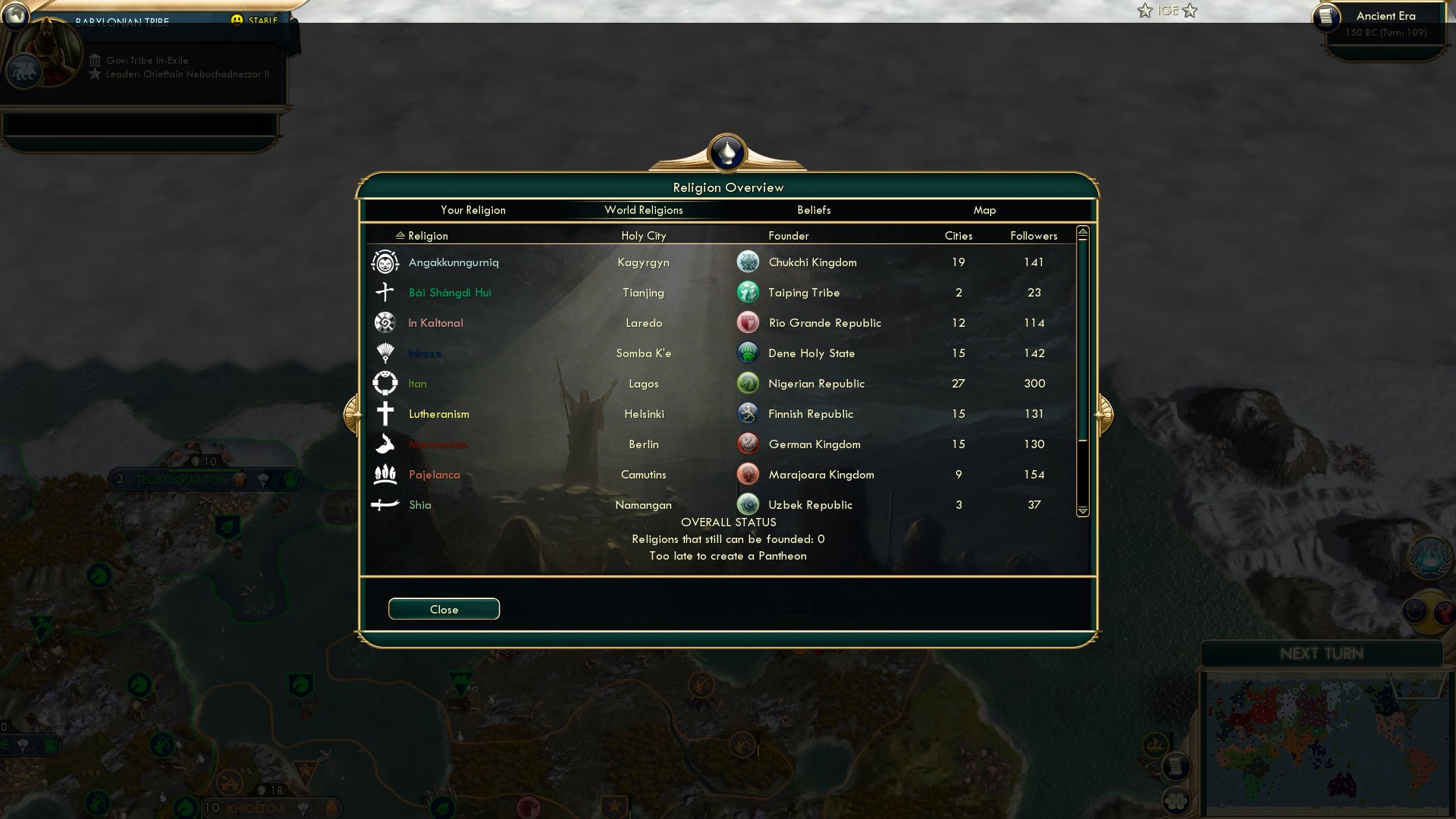Click the German Kingdom founder emblem
The height and width of the screenshot is (819, 1456).
[x=748, y=444]
